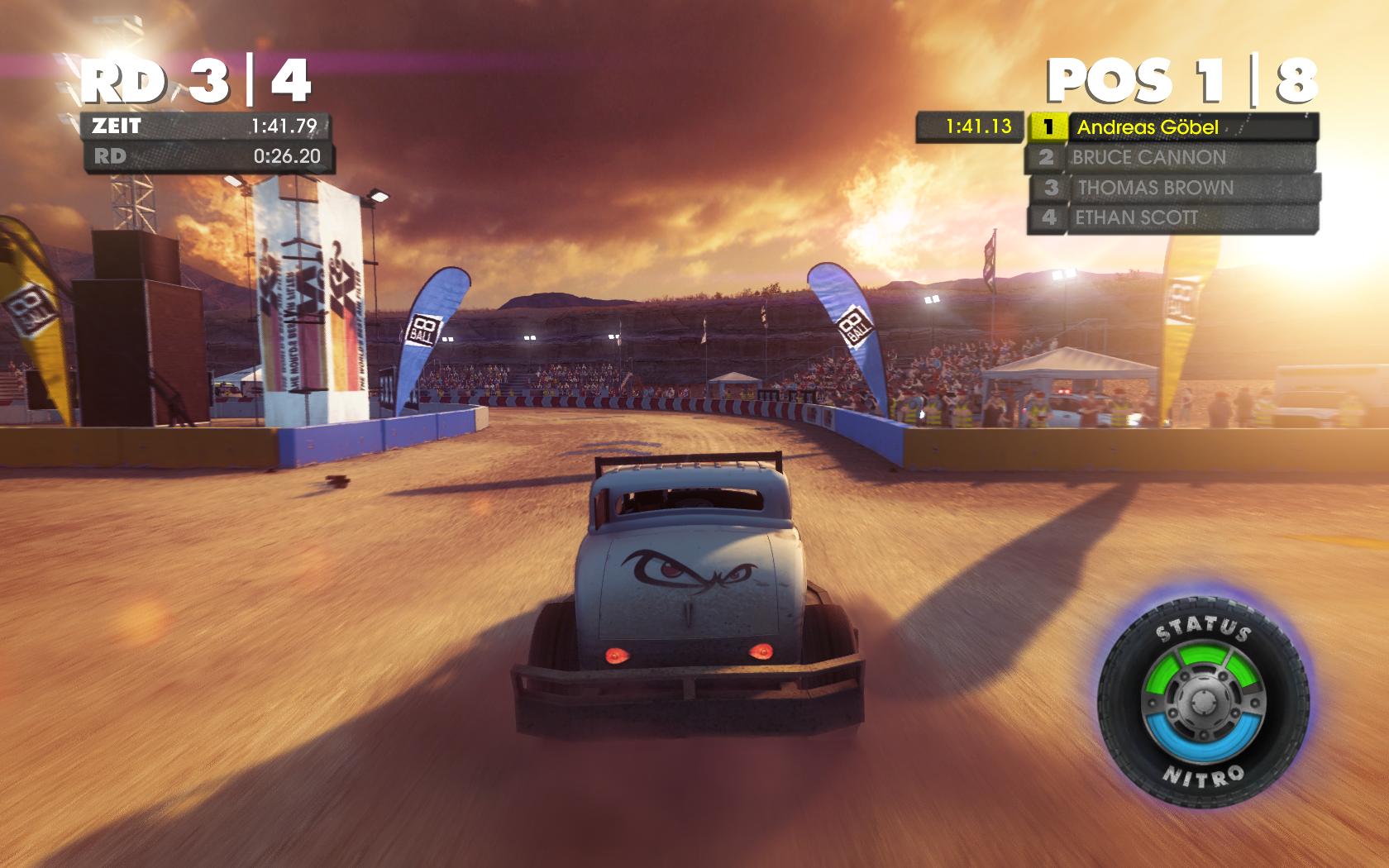Choose the Bruce Cannon leaderboard row

click(1171, 157)
